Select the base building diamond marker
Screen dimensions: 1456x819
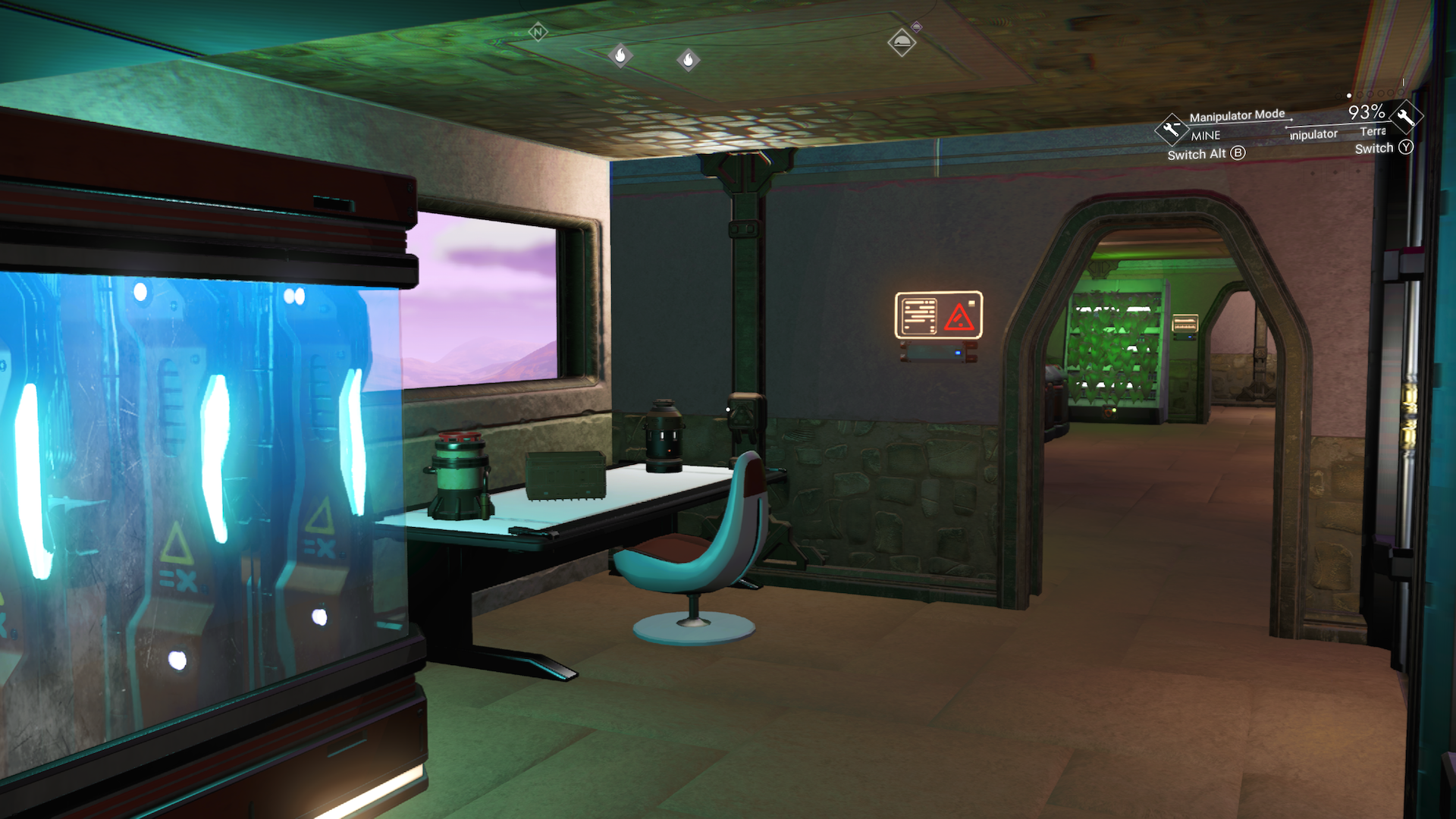coord(900,42)
